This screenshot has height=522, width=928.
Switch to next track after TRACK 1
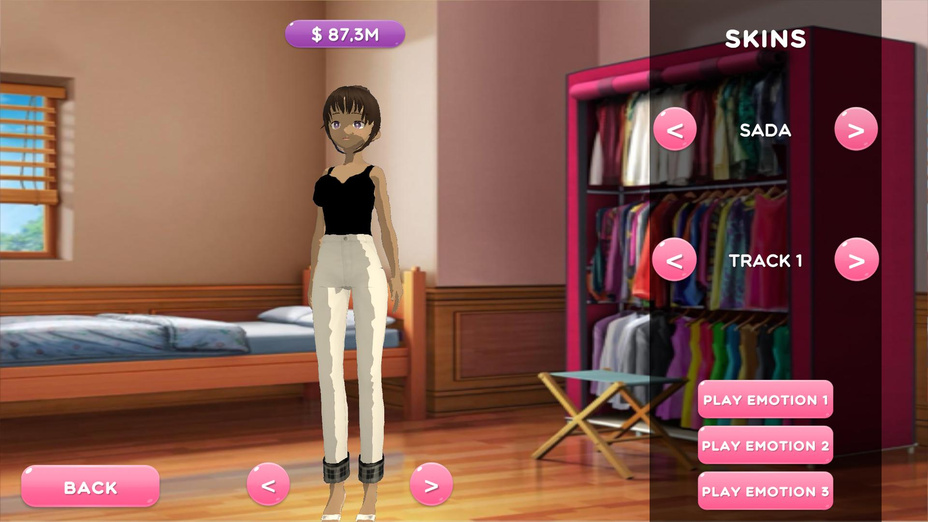point(856,260)
